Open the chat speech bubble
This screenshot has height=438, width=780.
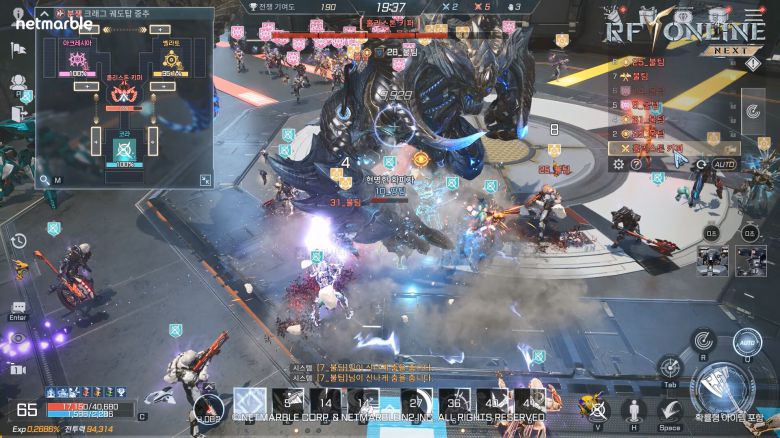tap(18, 307)
